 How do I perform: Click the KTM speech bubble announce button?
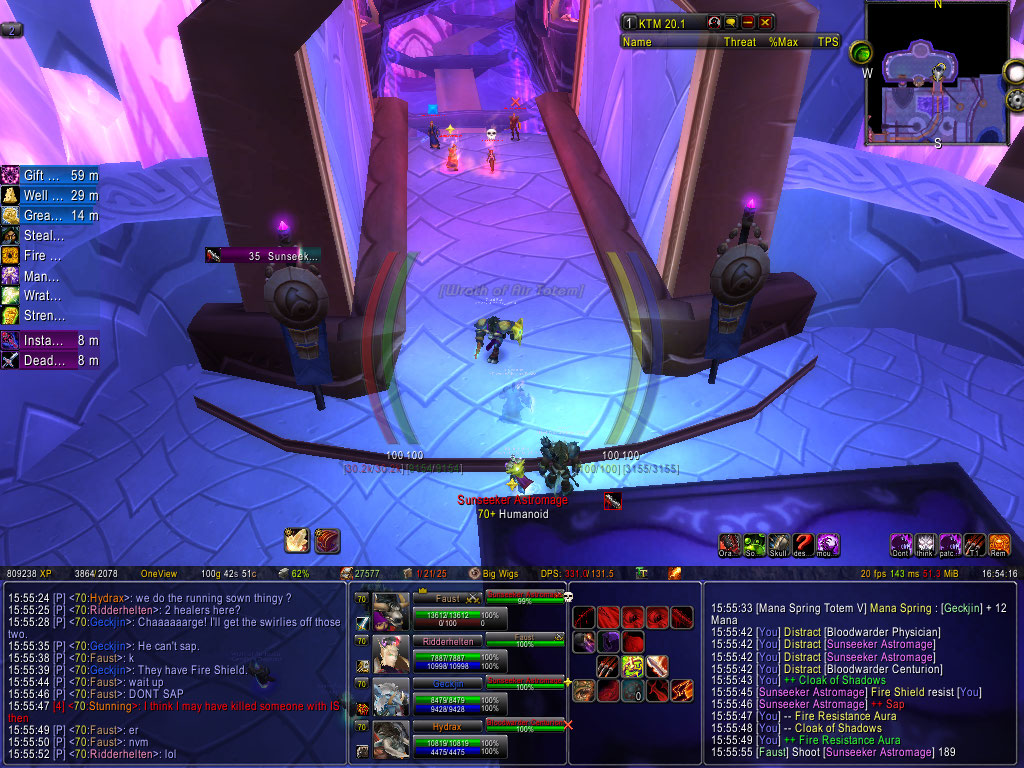point(728,22)
